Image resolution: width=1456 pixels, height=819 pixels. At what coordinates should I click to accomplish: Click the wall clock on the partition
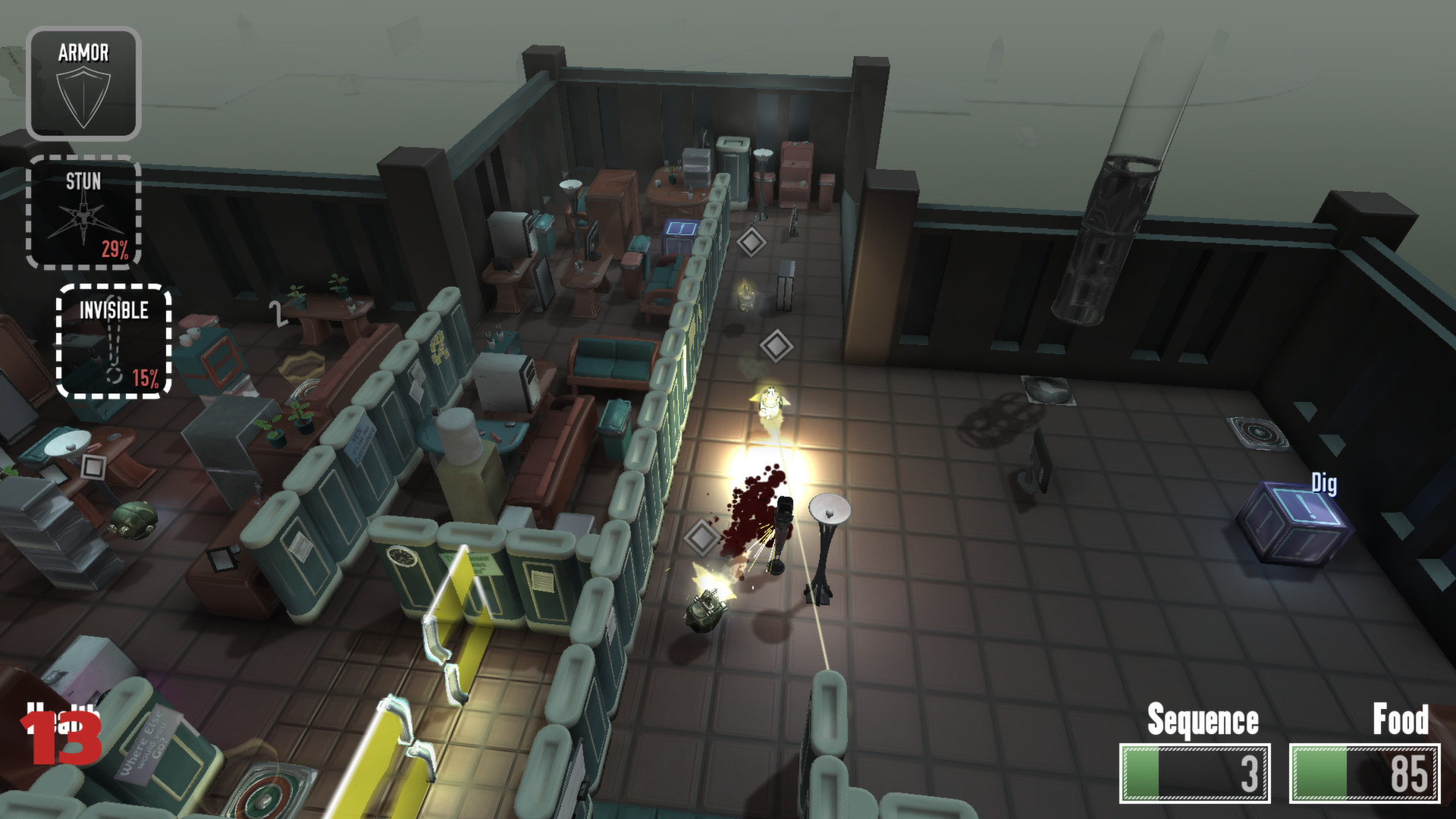pyautogui.click(x=402, y=554)
